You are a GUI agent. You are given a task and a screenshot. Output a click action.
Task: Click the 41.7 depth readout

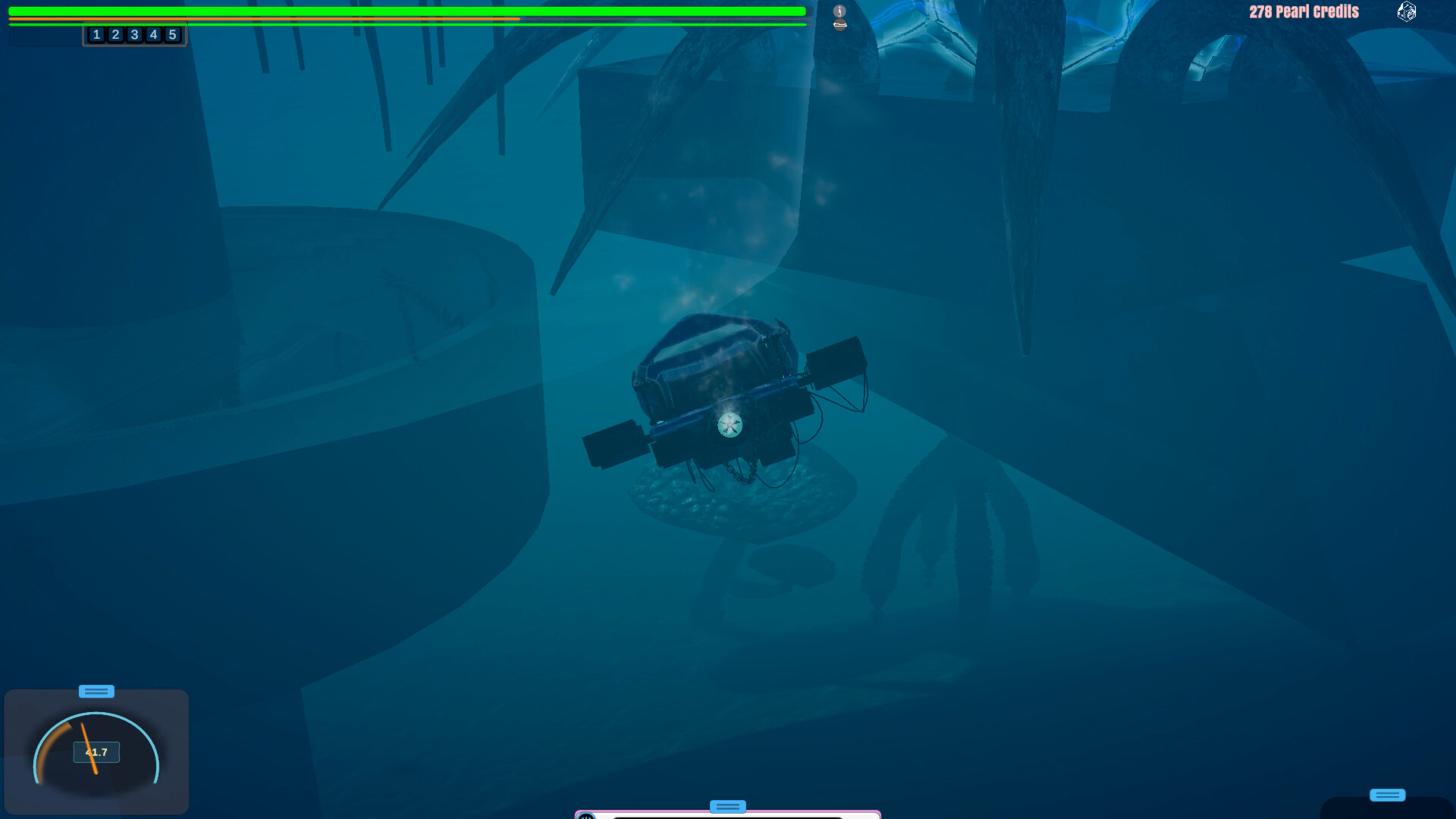pos(98,751)
